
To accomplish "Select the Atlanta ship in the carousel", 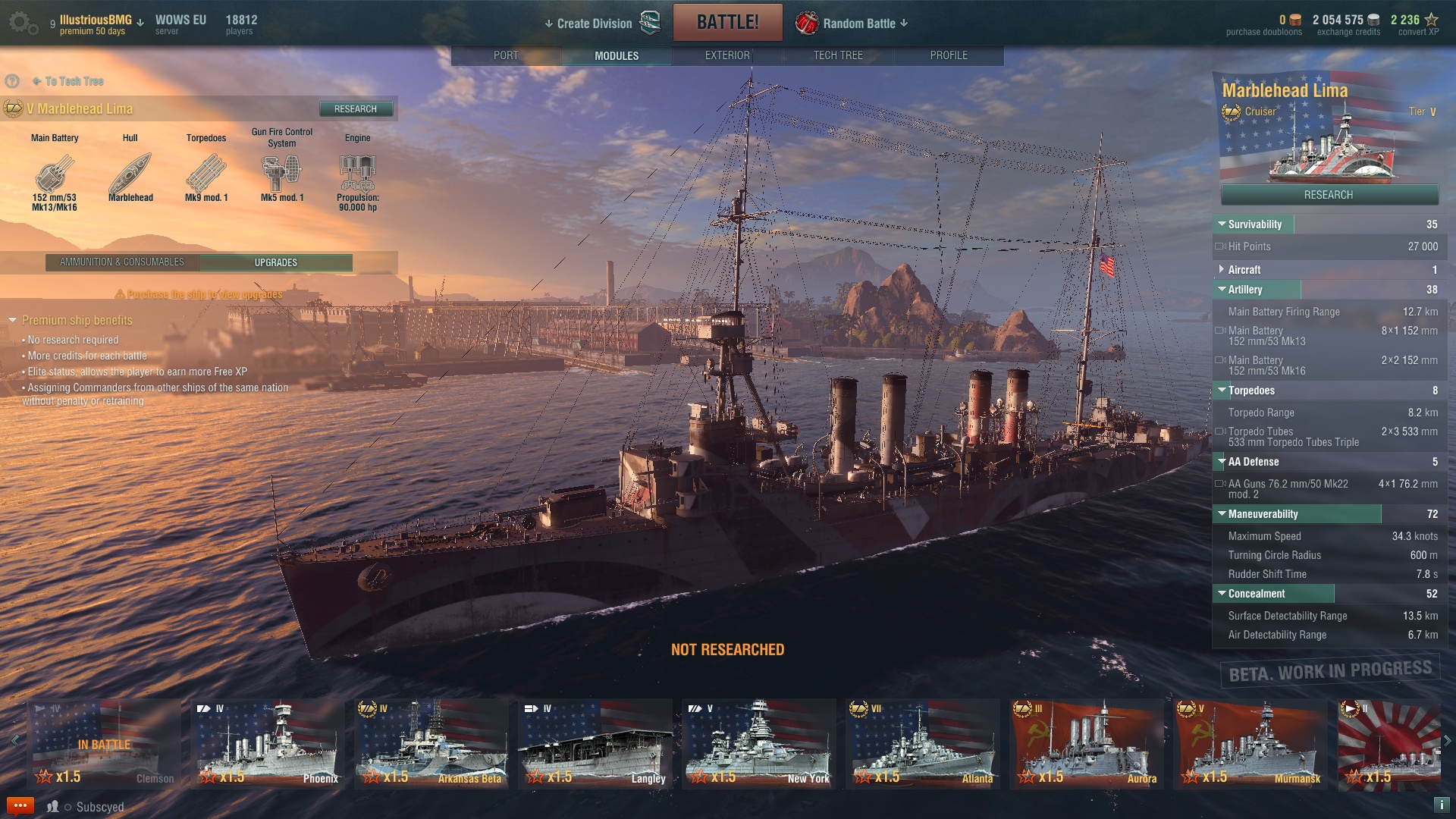I will pos(924,743).
